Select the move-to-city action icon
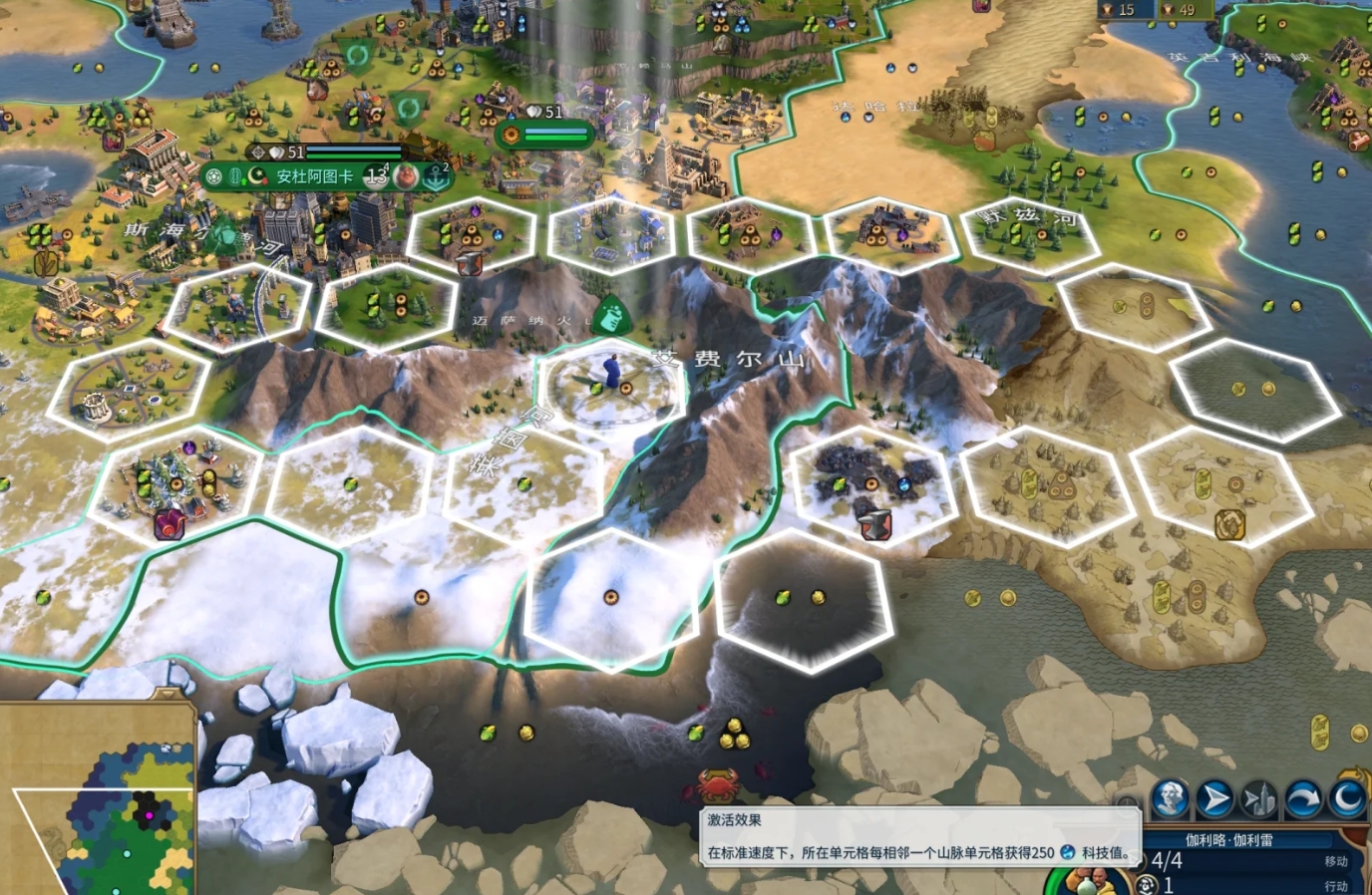Screen dimensions: 1372x895 [x=1259, y=798]
